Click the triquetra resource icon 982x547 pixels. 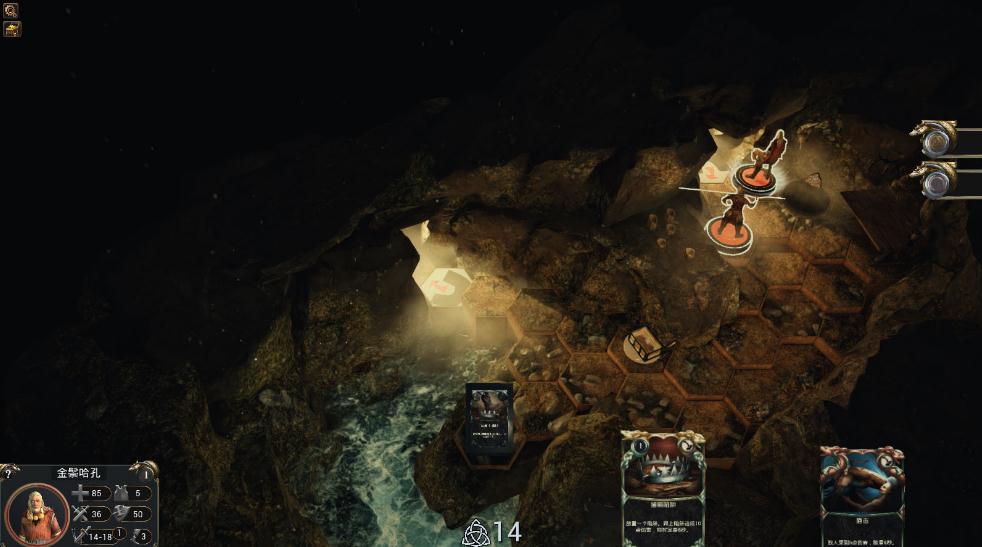click(x=476, y=532)
